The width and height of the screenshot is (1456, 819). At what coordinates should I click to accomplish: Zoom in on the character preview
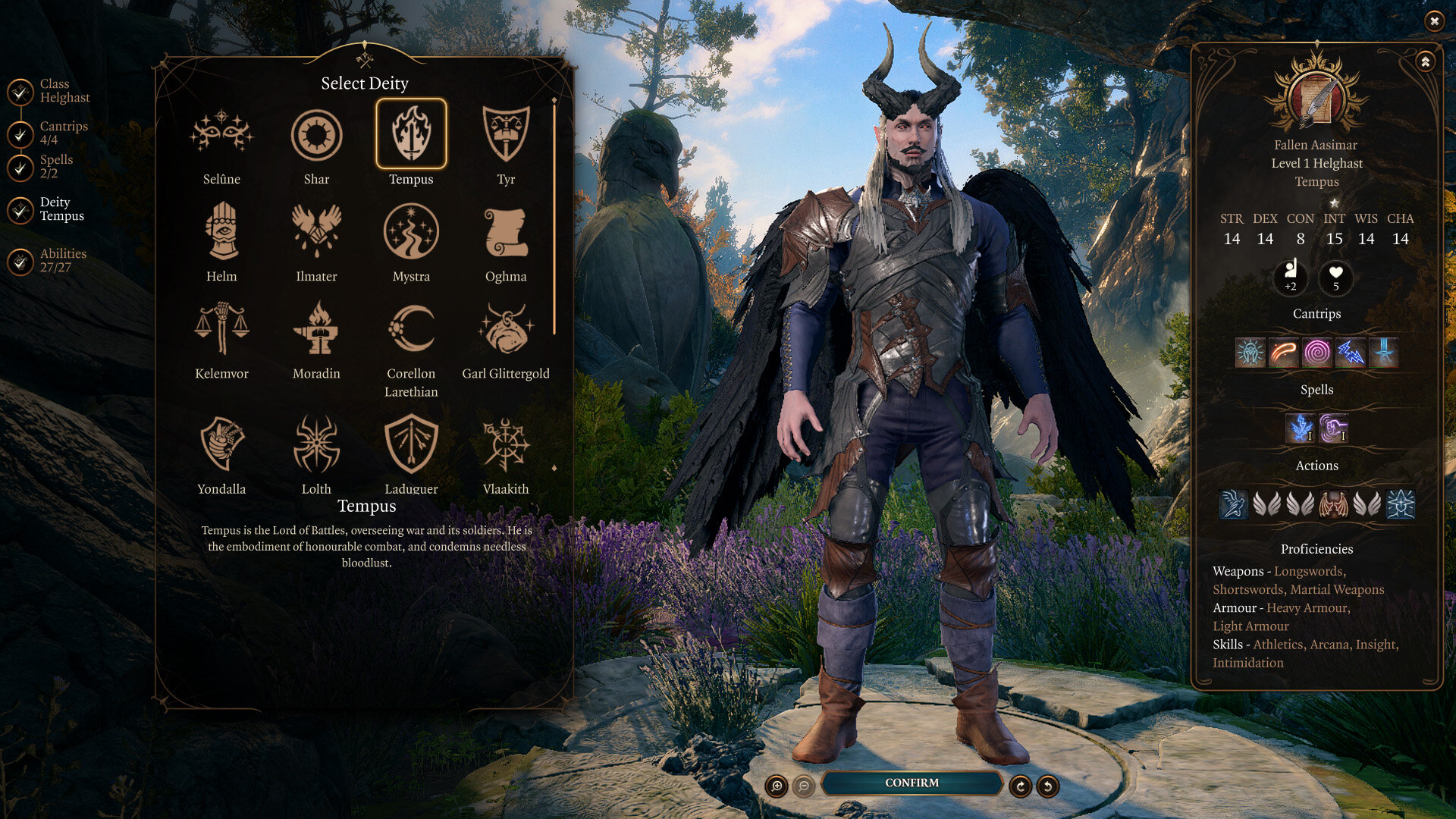[777, 786]
